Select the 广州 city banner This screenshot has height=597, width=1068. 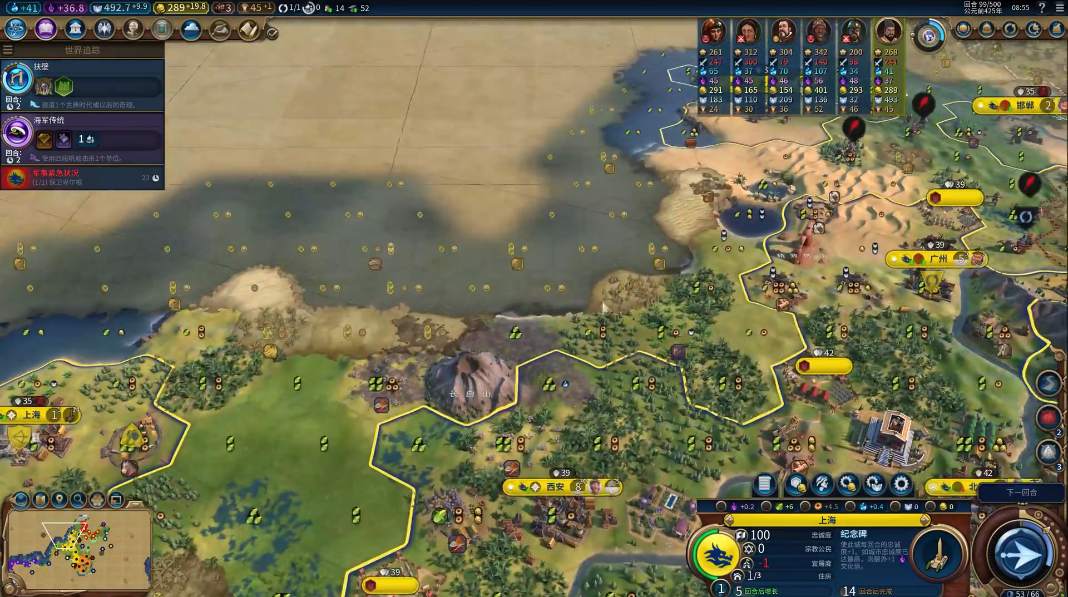tap(937, 259)
